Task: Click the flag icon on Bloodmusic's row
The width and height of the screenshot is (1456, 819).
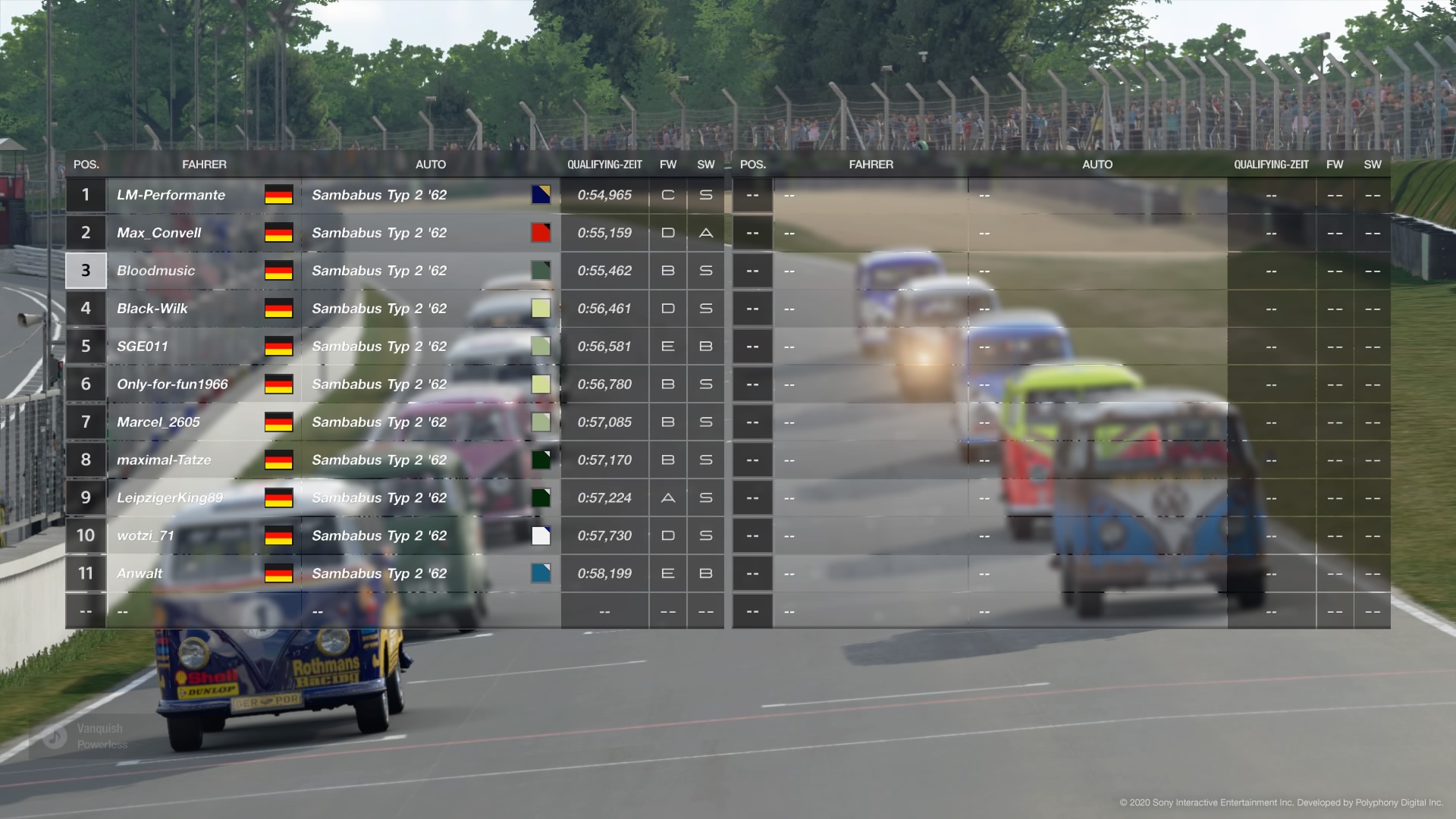Action: coord(278,271)
